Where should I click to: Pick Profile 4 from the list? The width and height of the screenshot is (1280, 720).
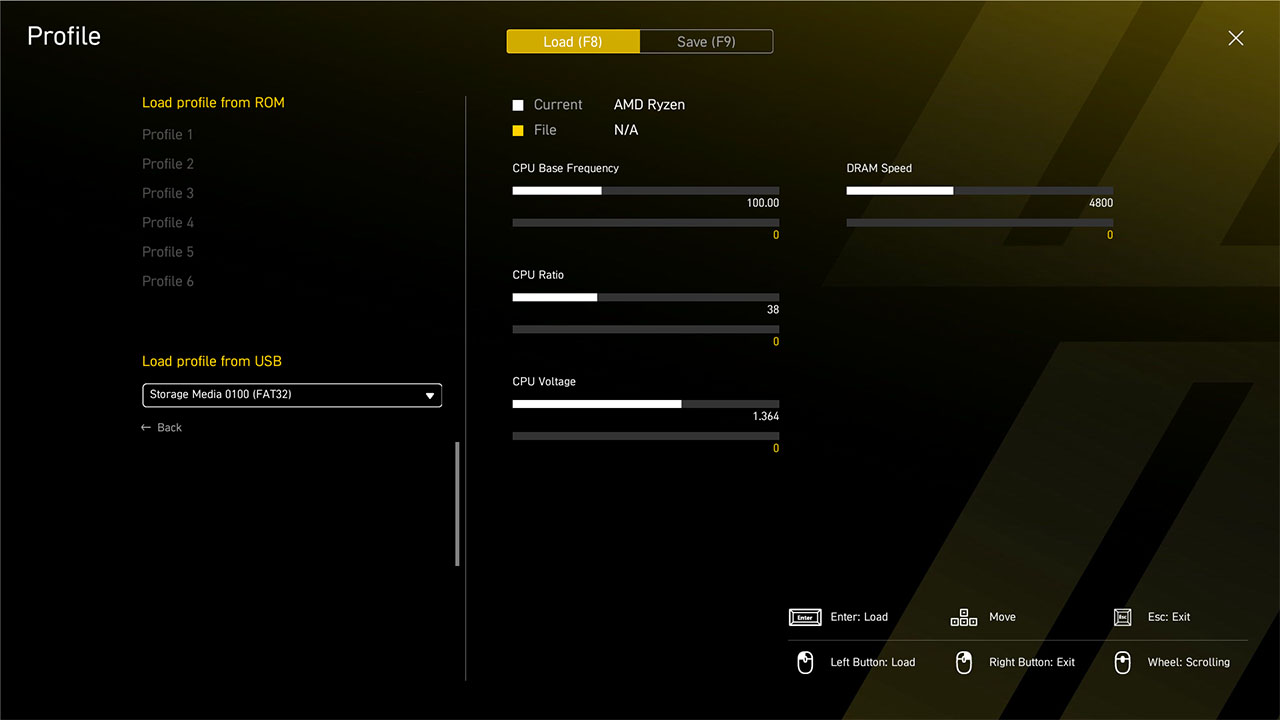[168, 222]
